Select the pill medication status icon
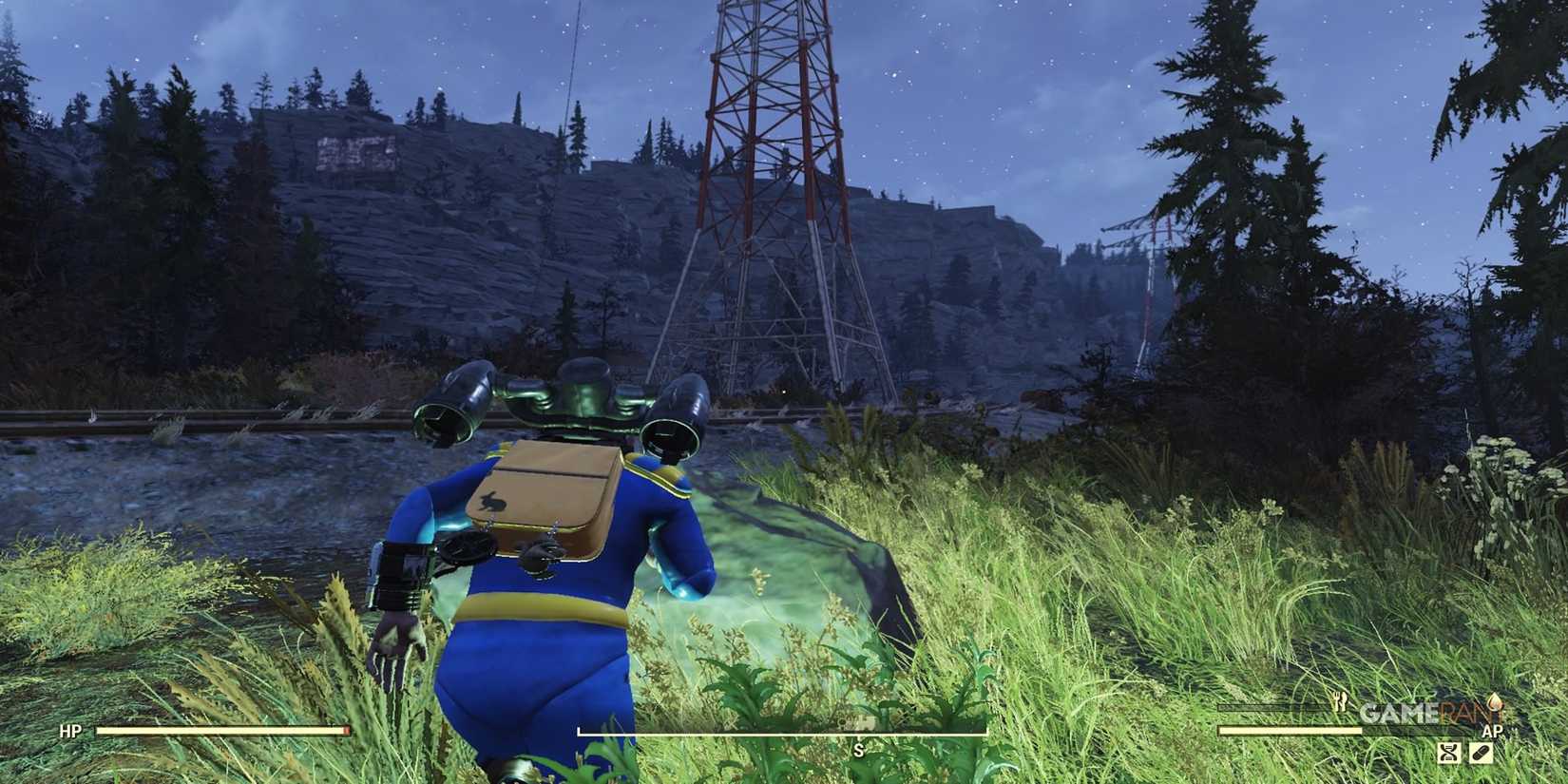The image size is (1568, 784). [1481, 754]
